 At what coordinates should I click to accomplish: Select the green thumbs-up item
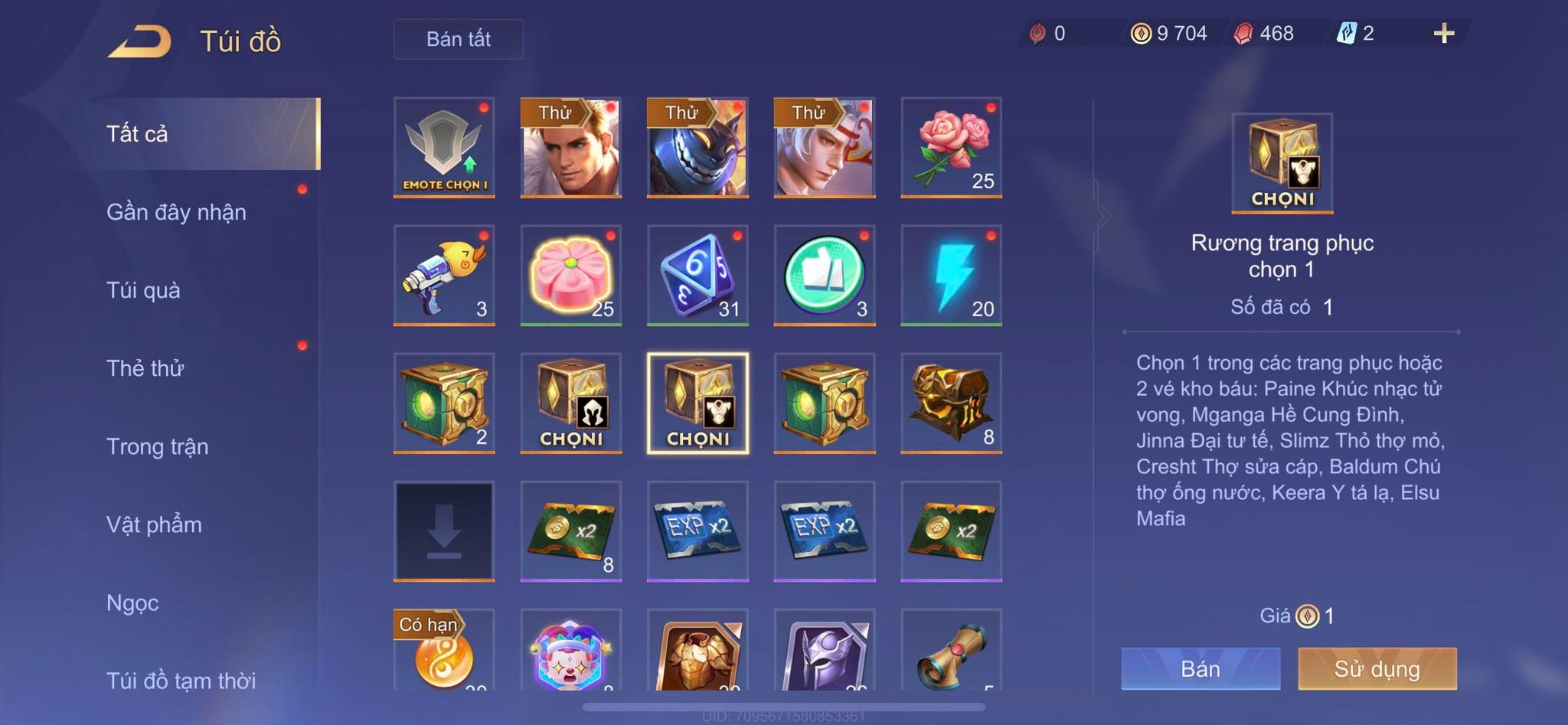[825, 276]
